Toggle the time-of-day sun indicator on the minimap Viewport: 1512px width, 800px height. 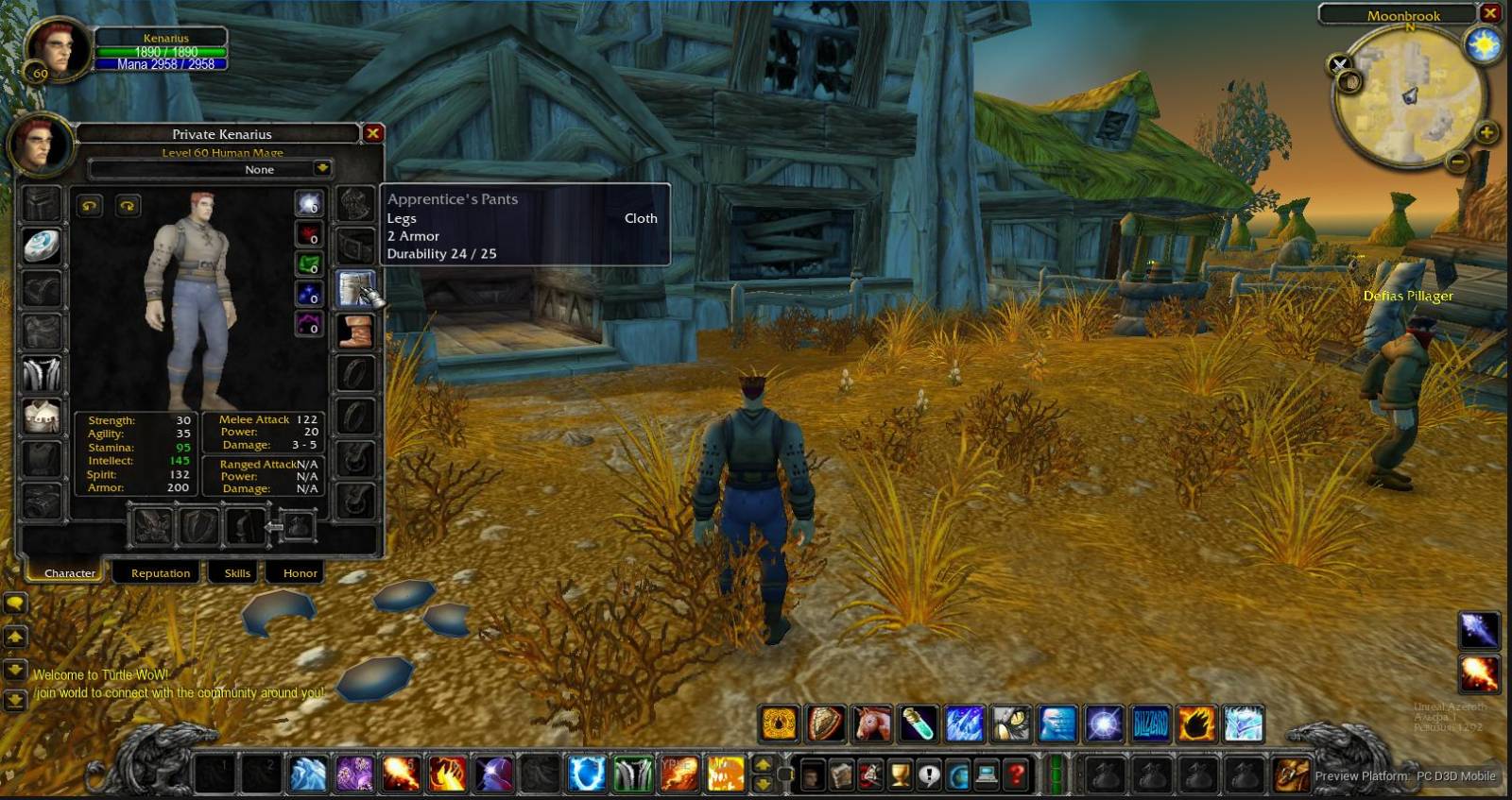coord(1483,45)
